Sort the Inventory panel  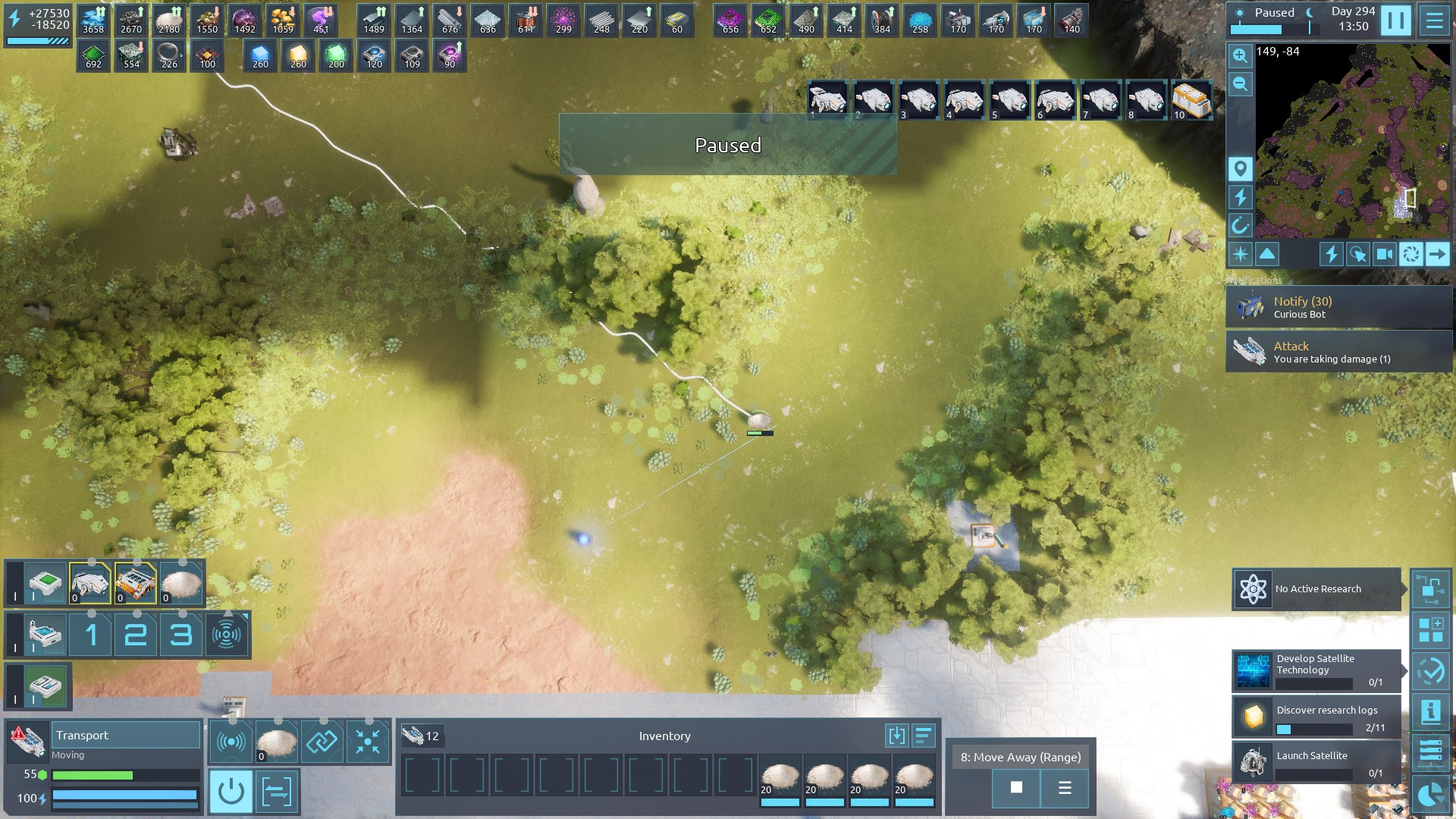click(923, 736)
